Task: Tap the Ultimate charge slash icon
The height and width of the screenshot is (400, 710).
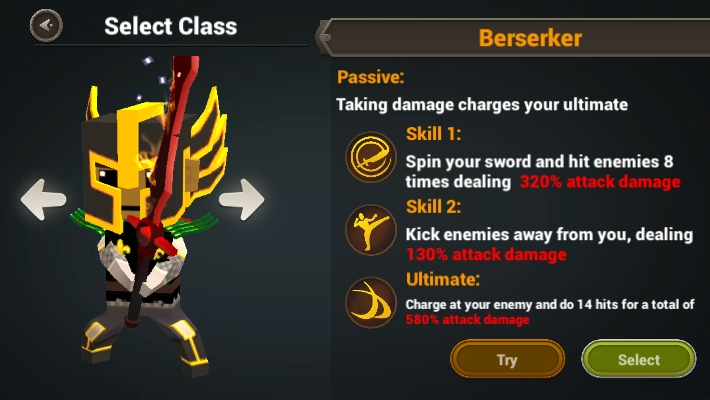Action: click(x=370, y=301)
